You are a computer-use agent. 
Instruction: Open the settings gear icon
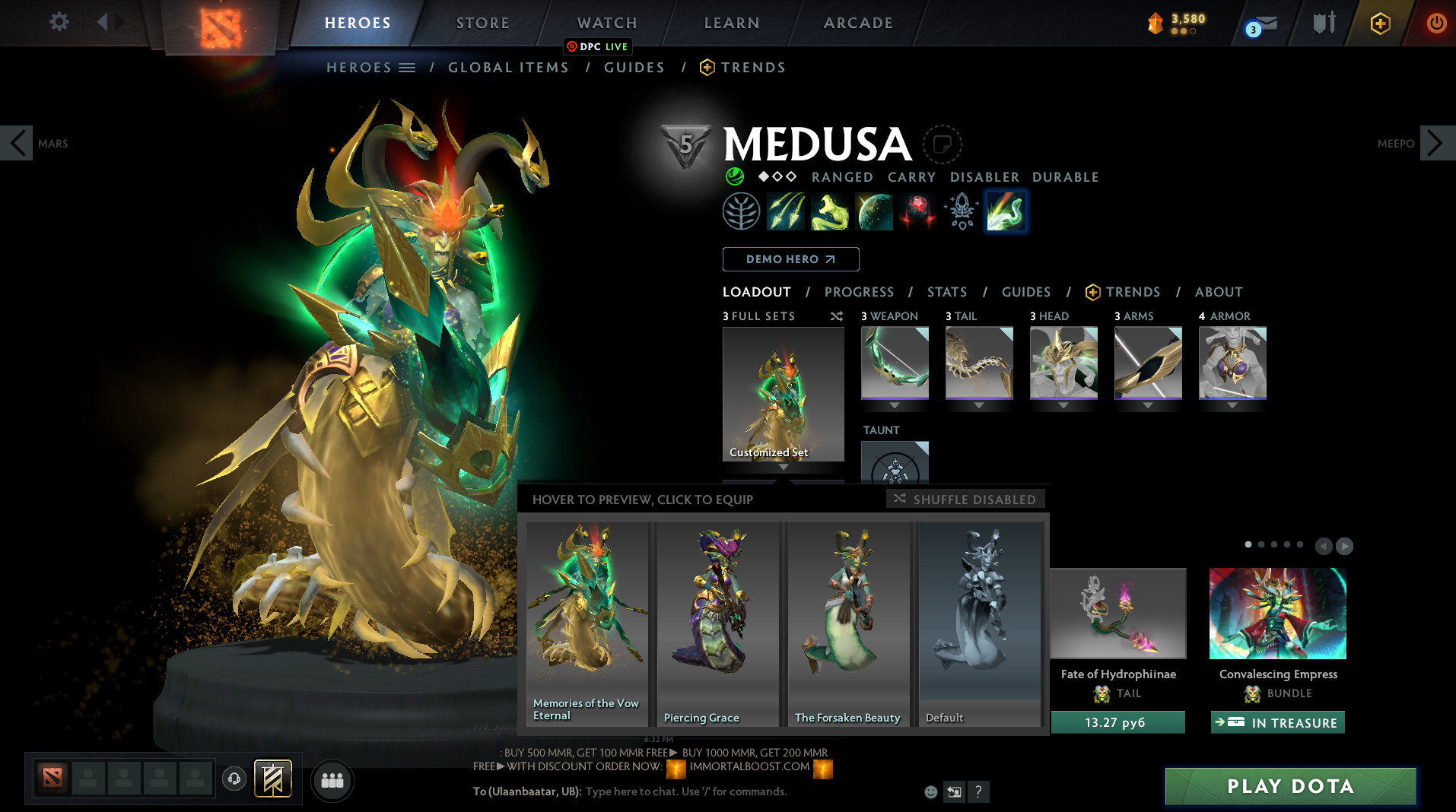click(x=59, y=22)
